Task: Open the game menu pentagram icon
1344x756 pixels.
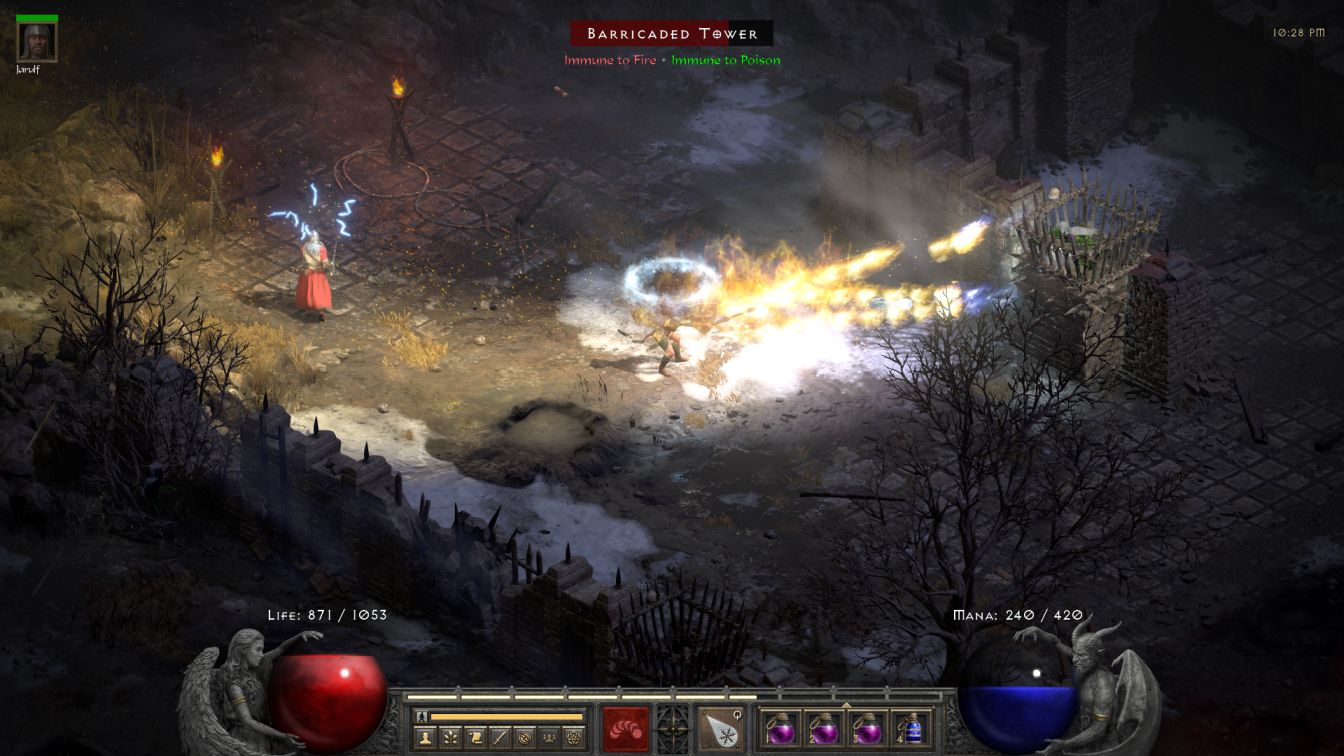Action: coord(573,738)
